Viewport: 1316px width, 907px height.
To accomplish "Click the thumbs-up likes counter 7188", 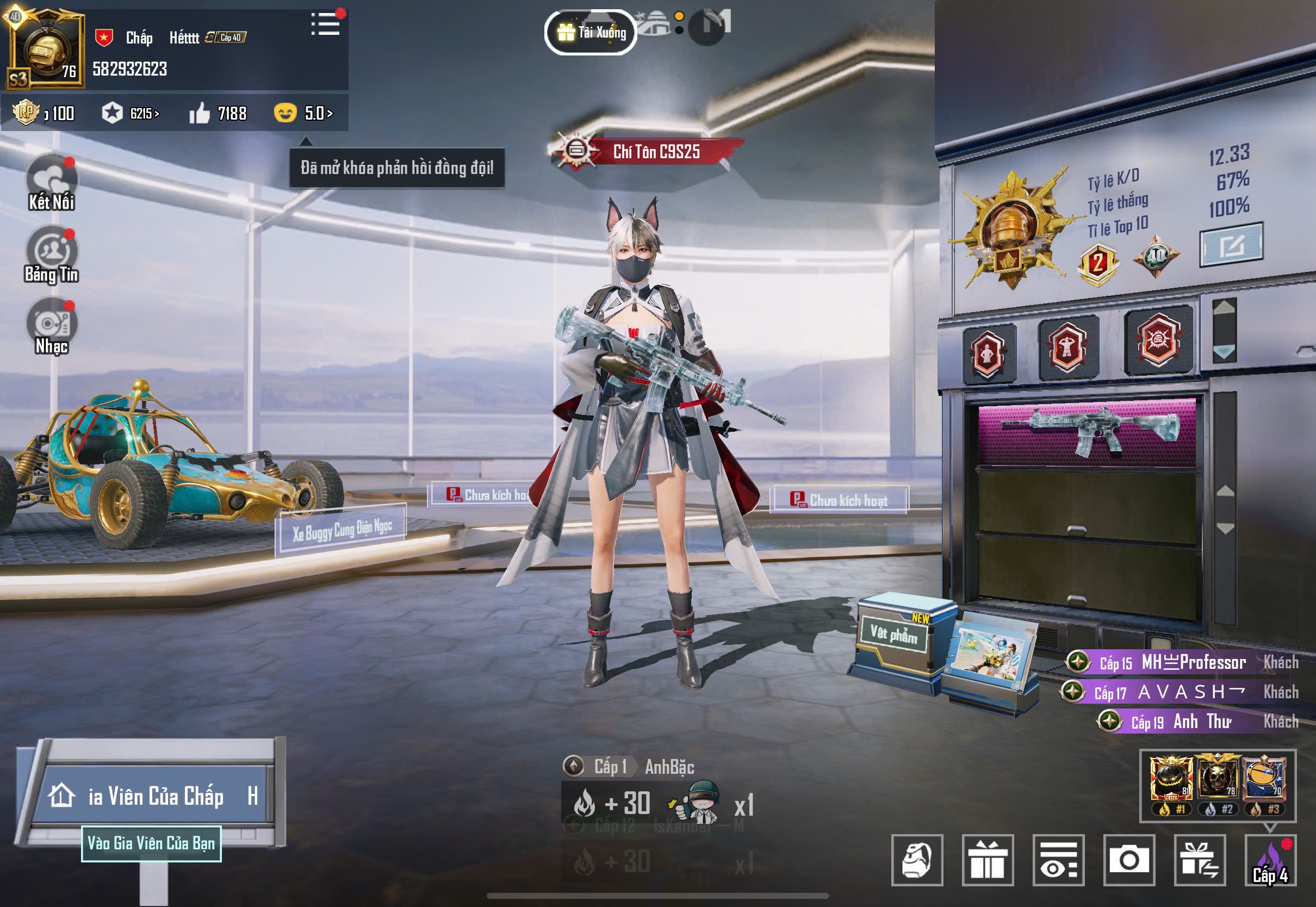I will click(218, 113).
